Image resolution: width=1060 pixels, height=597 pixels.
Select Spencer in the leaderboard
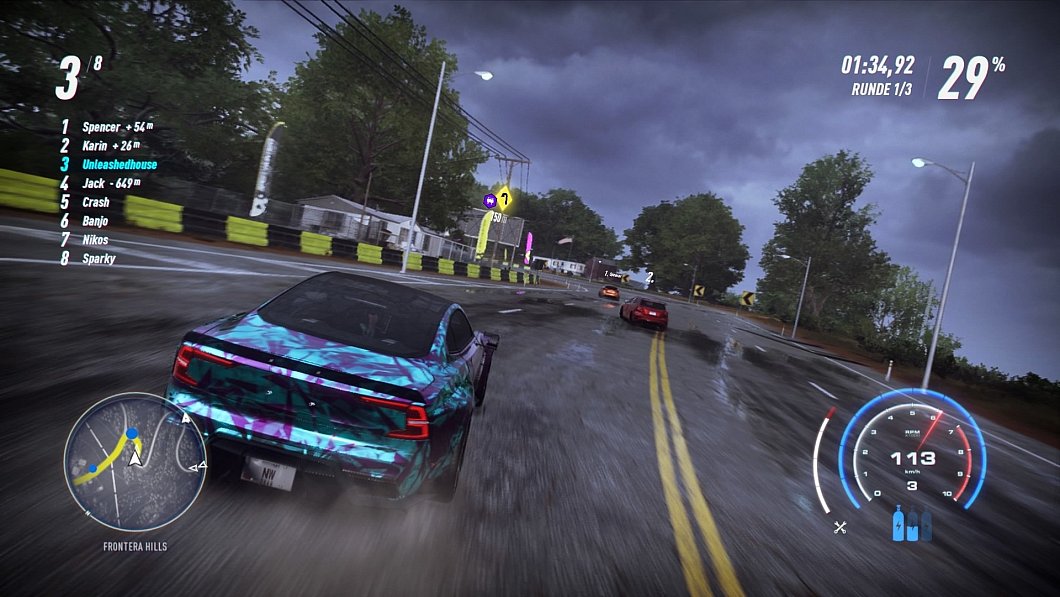(x=101, y=127)
